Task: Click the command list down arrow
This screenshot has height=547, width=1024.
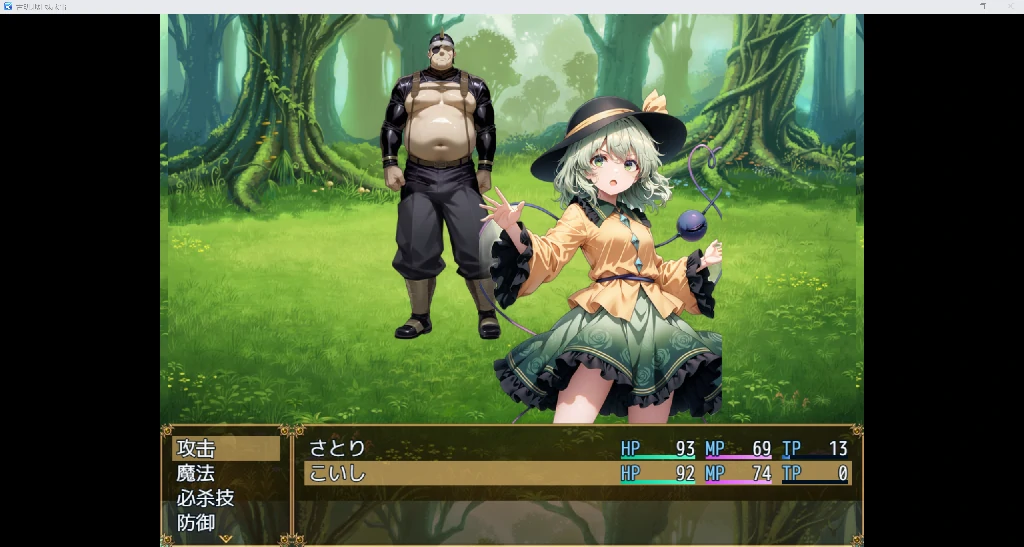Action: [x=225, y=538]
